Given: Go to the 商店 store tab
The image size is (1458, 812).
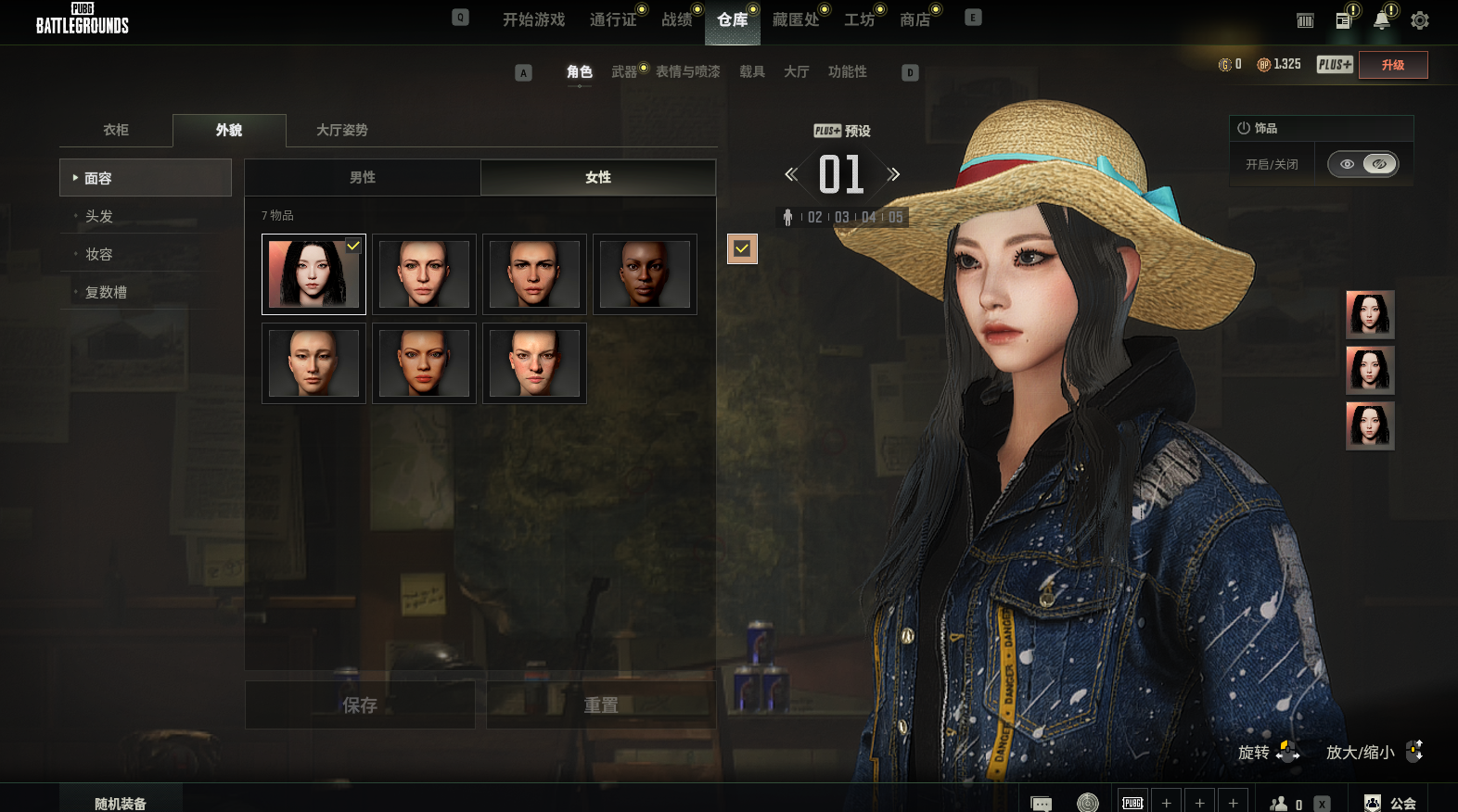Looking at the screenshot, I should tap(914, 19).
